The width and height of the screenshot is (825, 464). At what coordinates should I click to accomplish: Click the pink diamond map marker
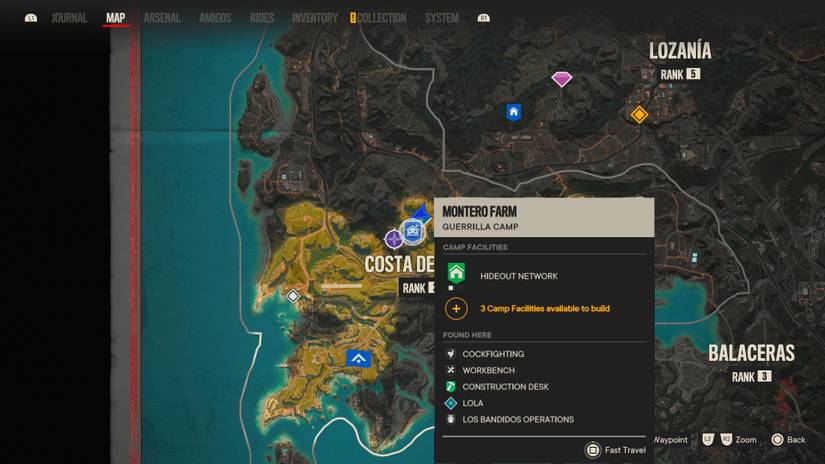click(561, 79)
